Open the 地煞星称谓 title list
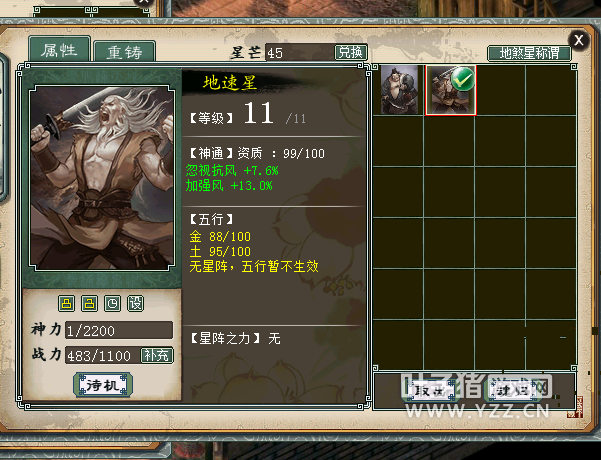The width and height of the screenshot is (601, 460). click(x=529, y=53)
